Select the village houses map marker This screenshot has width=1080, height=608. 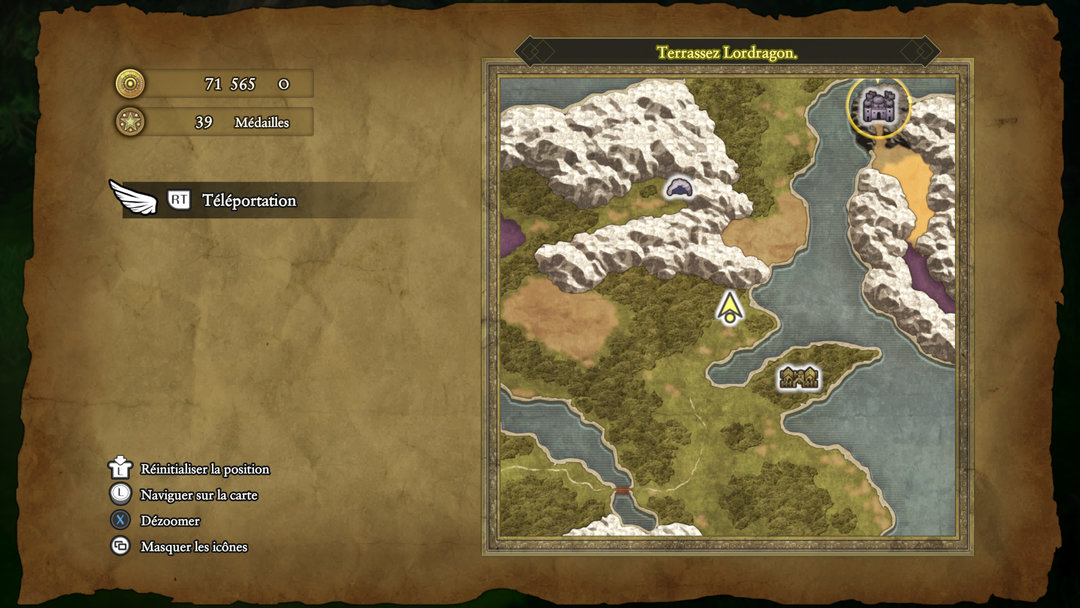799,377
